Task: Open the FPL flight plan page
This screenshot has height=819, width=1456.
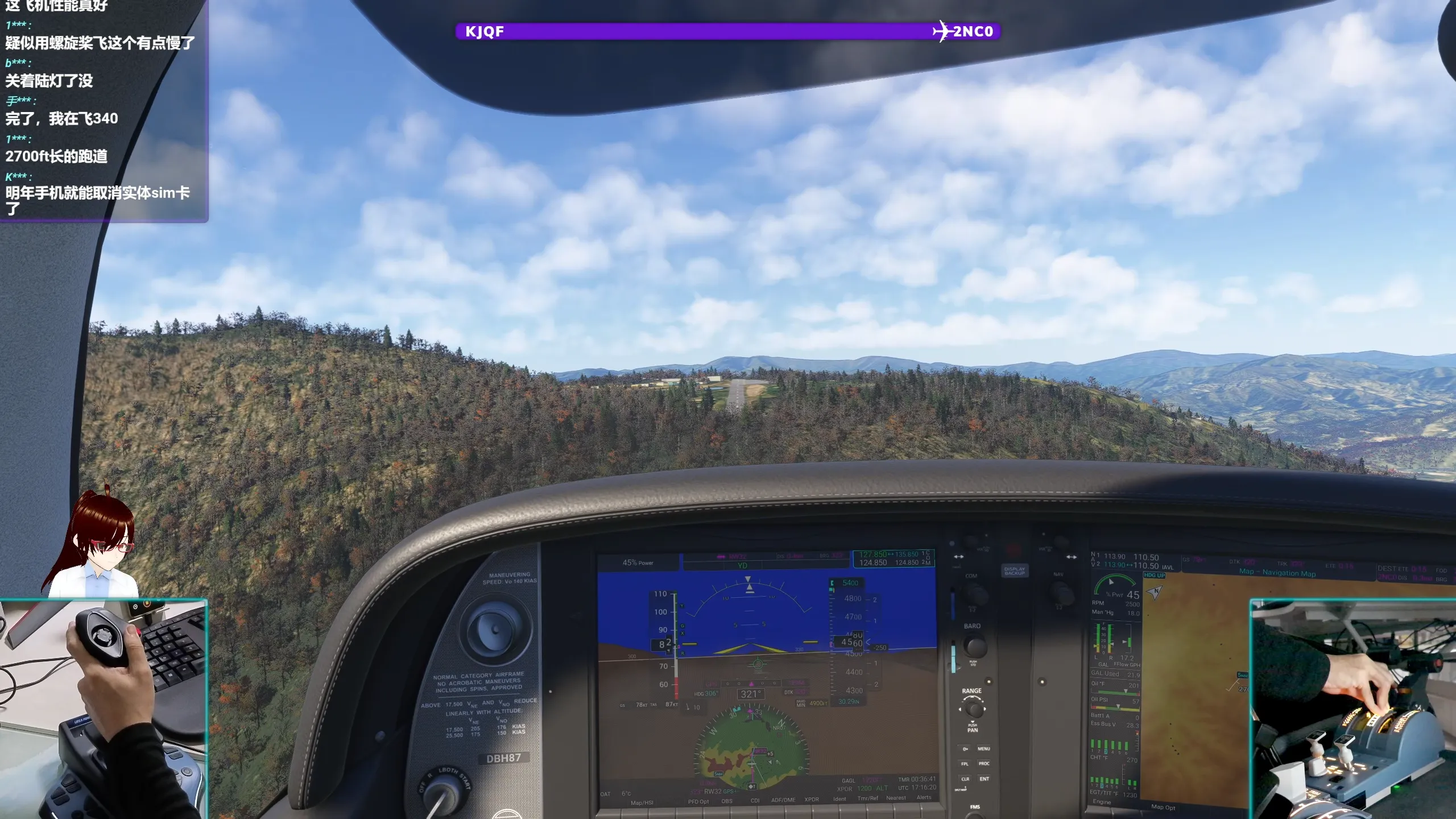Action: [x=966, y=764]
